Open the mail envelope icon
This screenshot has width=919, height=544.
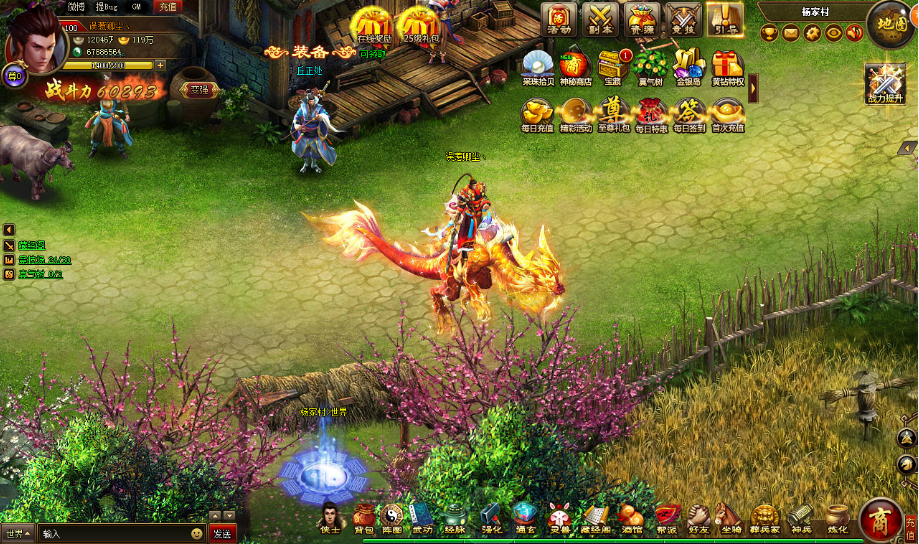(x=791, y=33)
